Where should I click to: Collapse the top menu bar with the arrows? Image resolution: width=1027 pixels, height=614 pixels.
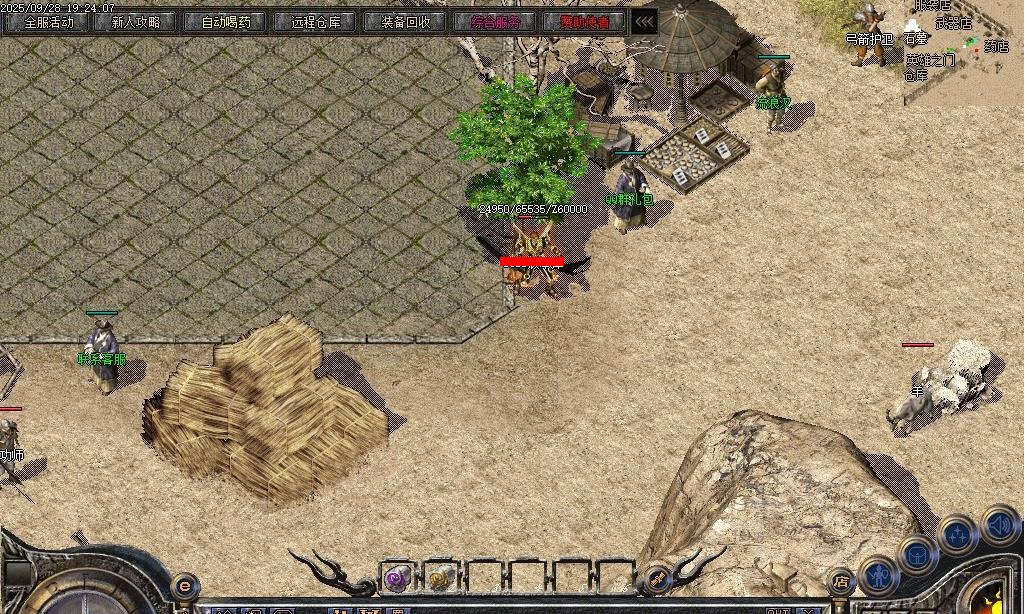pos(645,22)
